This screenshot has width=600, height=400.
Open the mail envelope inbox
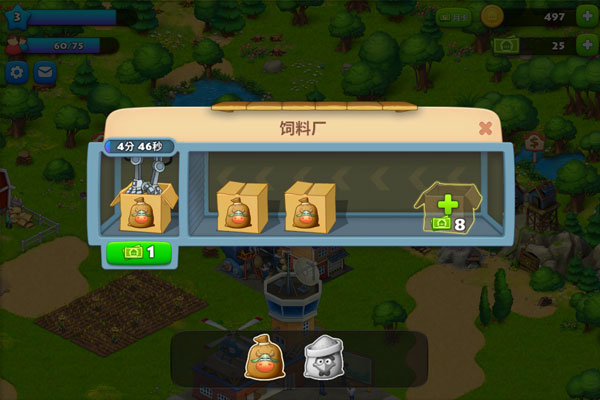pyautogui.click(x=44, y=72)
